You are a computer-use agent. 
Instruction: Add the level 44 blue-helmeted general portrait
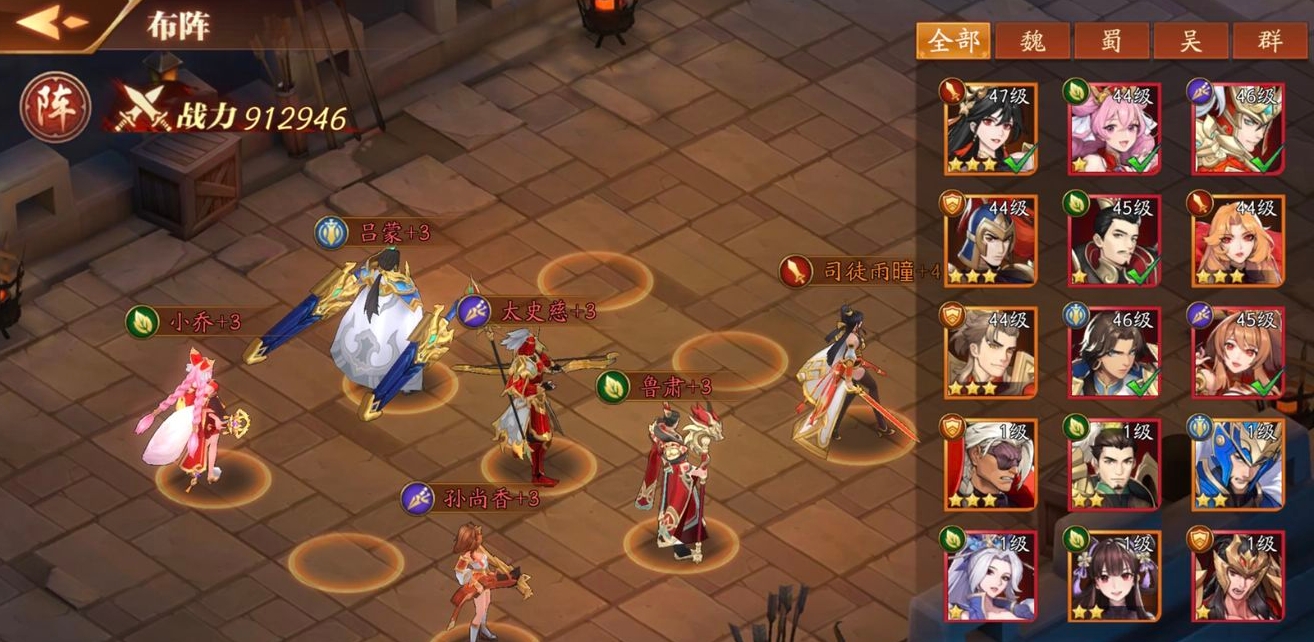[991, 241]
